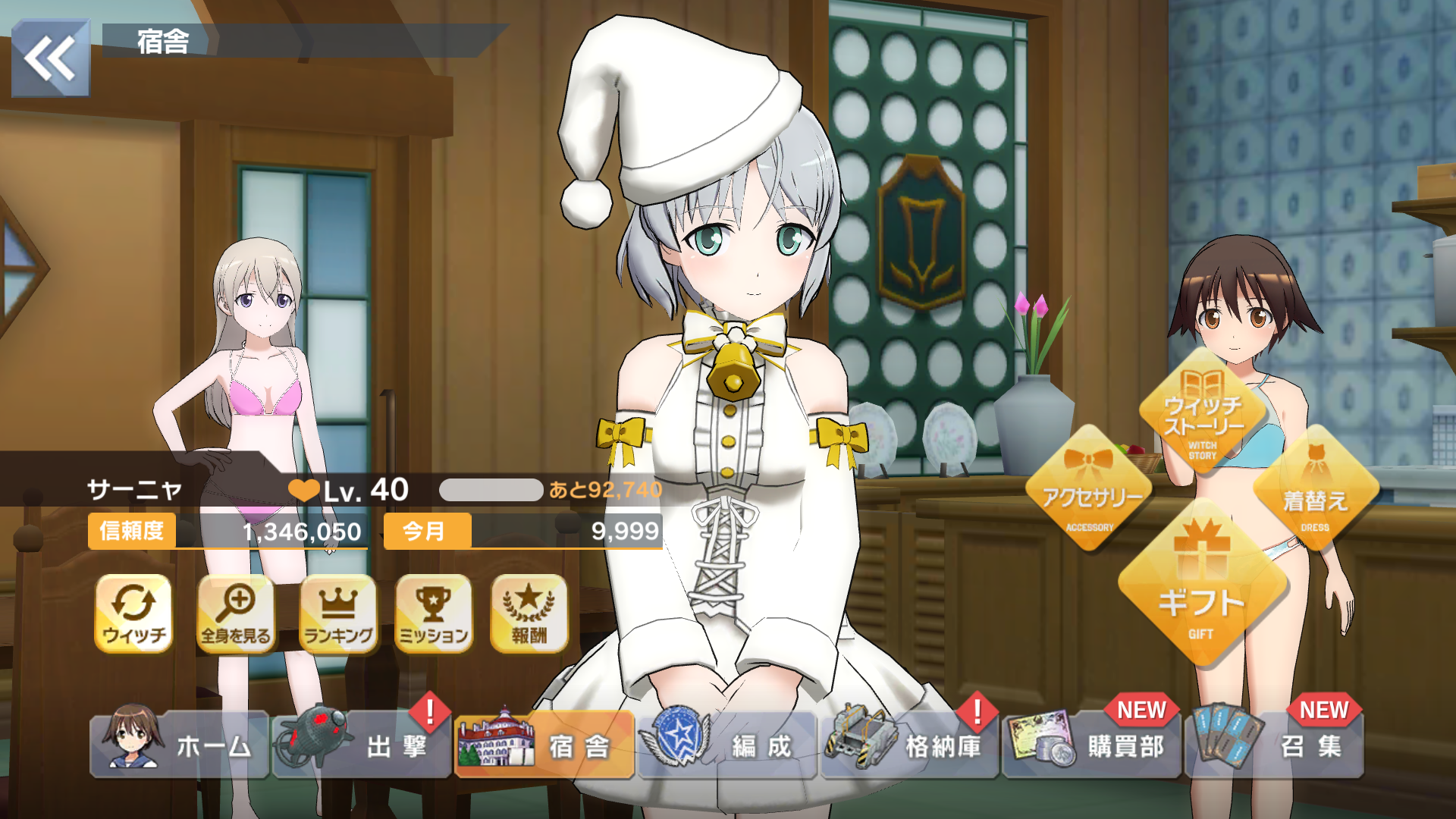Go back with the double-arrow button
Image resolution: width=1456 pixels, height=819 pixels.
51,58
